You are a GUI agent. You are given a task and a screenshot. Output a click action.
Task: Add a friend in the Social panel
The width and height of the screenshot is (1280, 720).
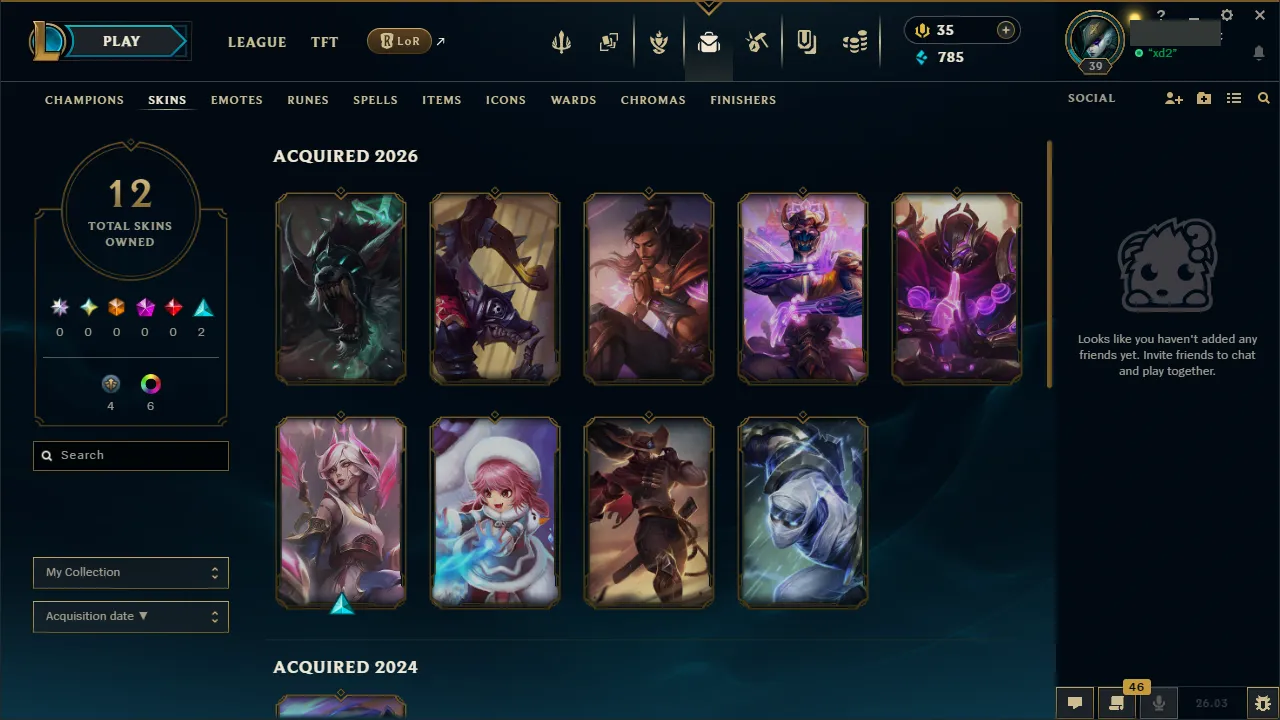(x=1173, y=98)
